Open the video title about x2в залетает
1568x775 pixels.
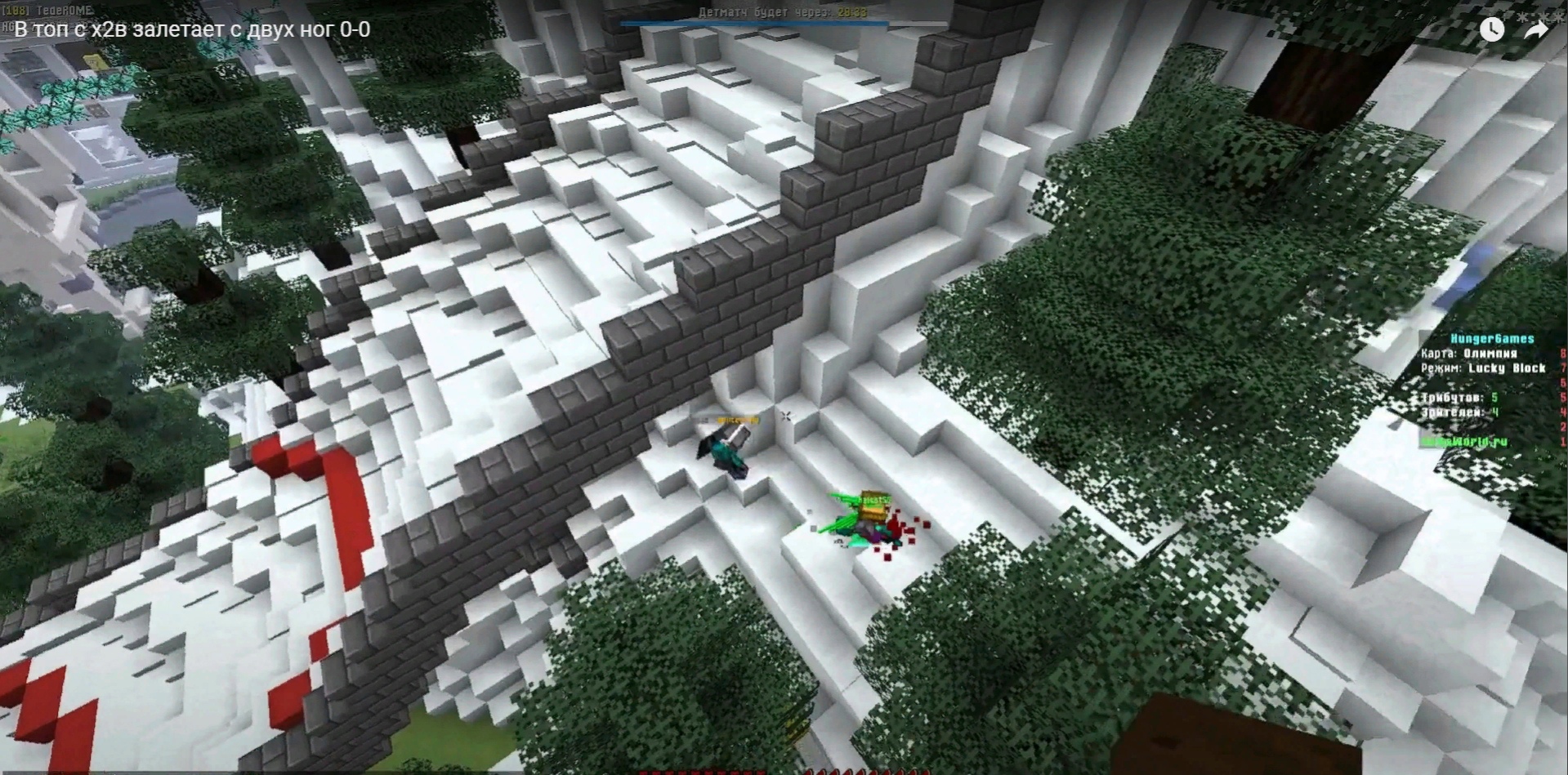(193, 29)
